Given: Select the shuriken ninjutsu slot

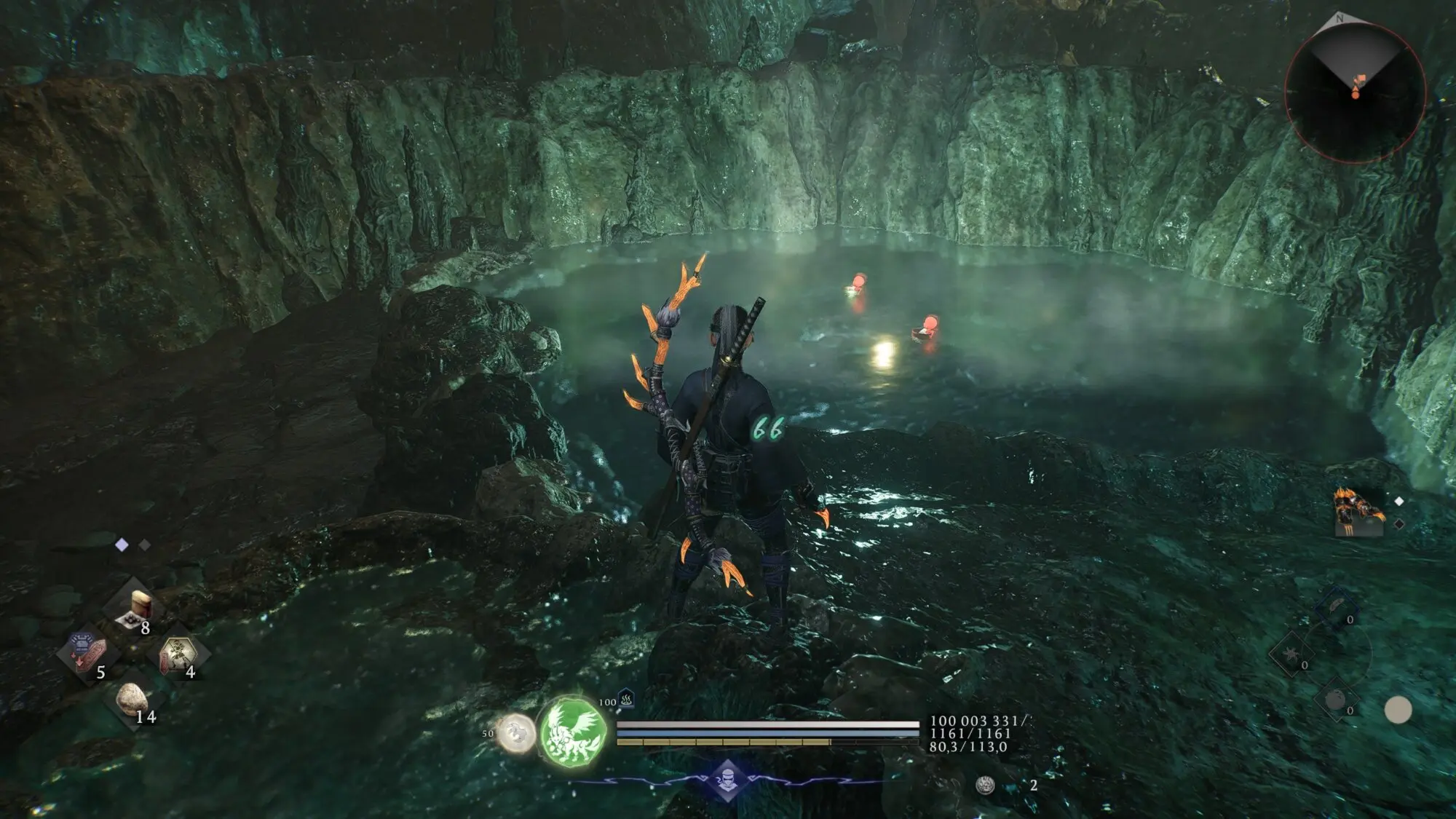Looking at the screenshot, I should (1290, 653).
